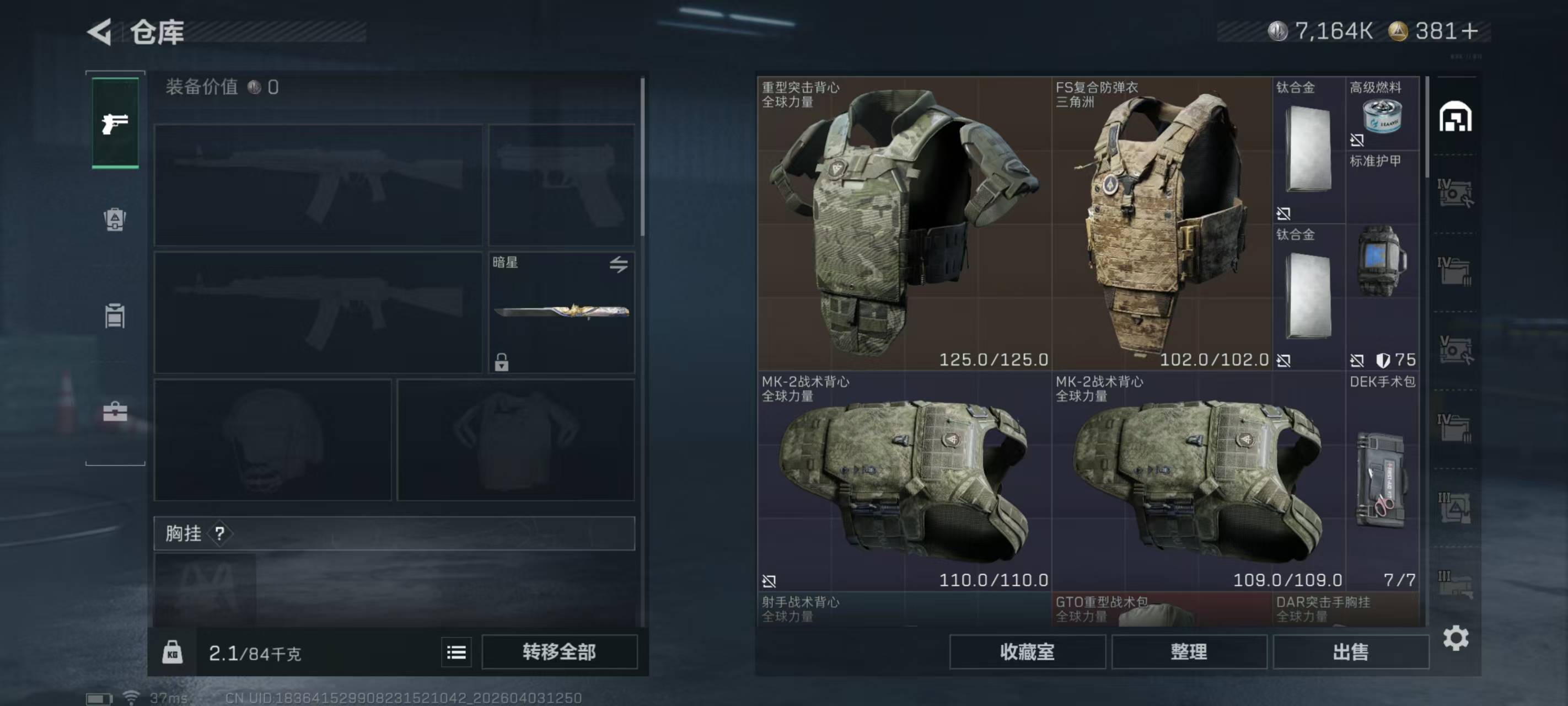Choose the DEK surgical kit item

click(x=1382, y=481)
